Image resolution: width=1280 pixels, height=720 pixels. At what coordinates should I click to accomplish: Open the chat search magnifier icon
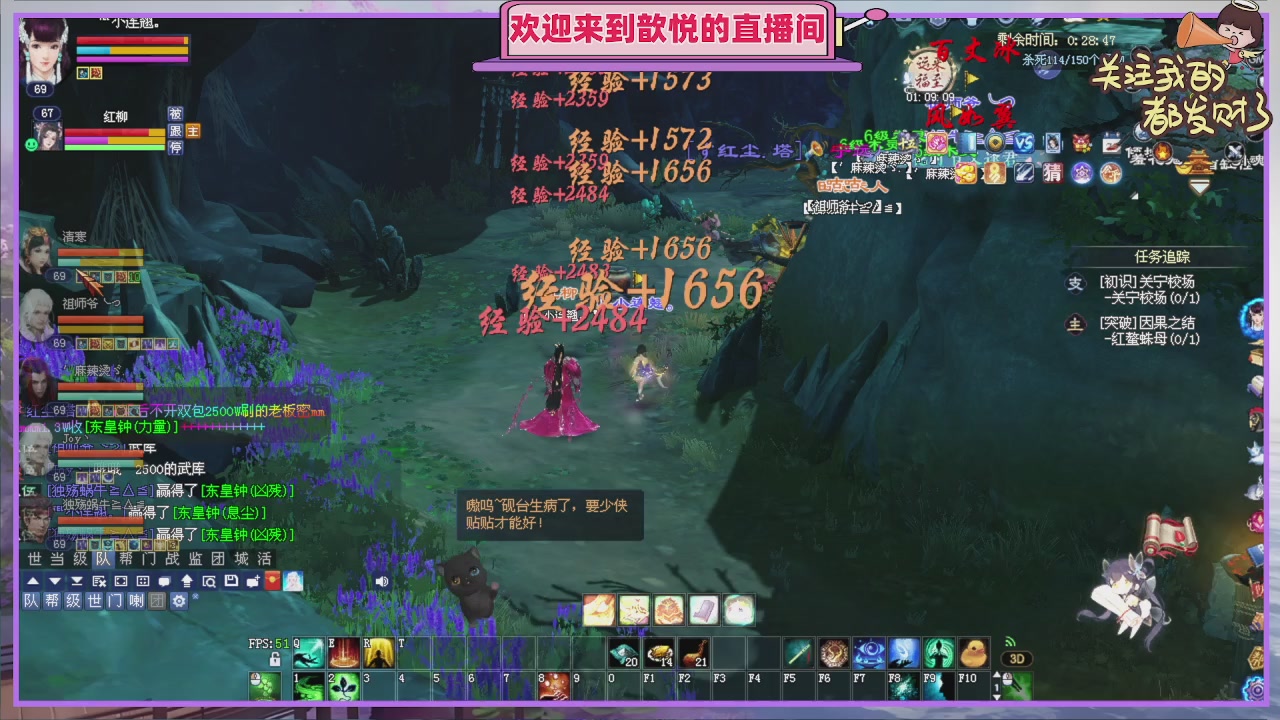[210, 581]
